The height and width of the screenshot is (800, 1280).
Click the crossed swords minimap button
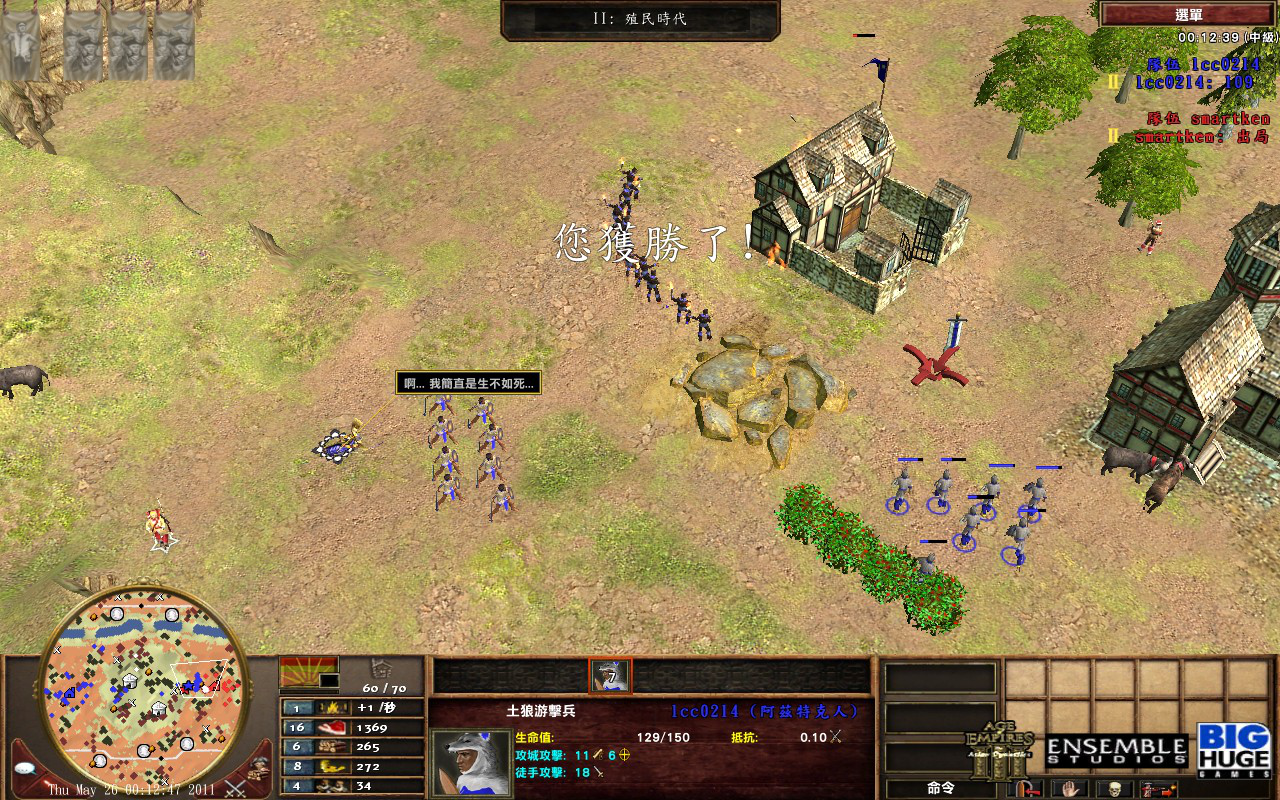pos(236,787)
